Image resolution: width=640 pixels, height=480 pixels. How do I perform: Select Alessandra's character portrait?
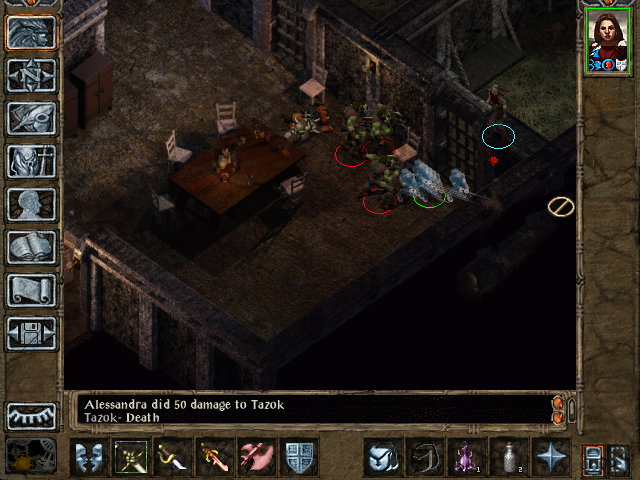pyautogui.click(x=608, y=41)
